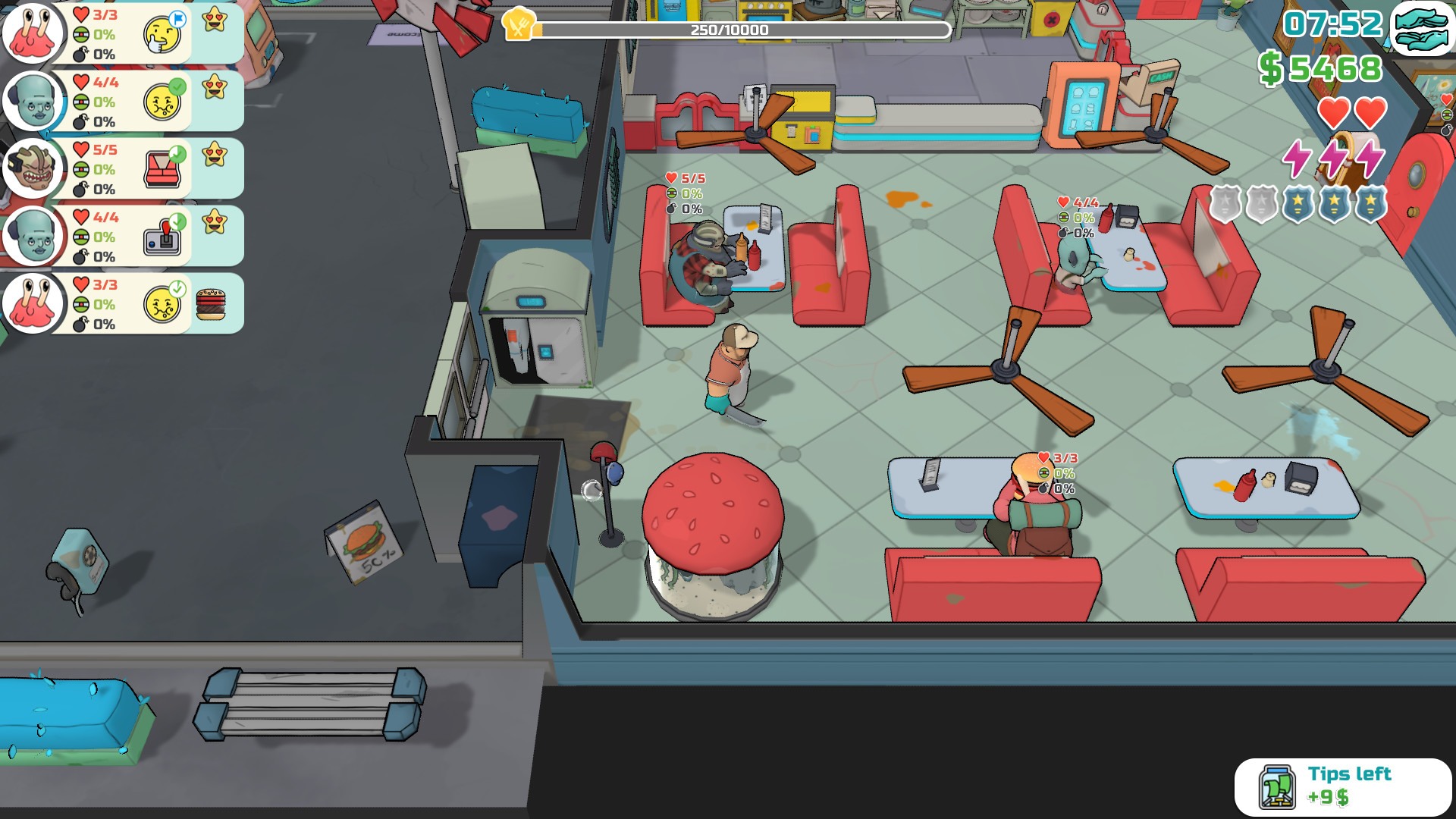1456x819 pixels.
Task: Click the thinking emoji with blue flag marker
Action: pyautogui.click(x=162, y=33)
